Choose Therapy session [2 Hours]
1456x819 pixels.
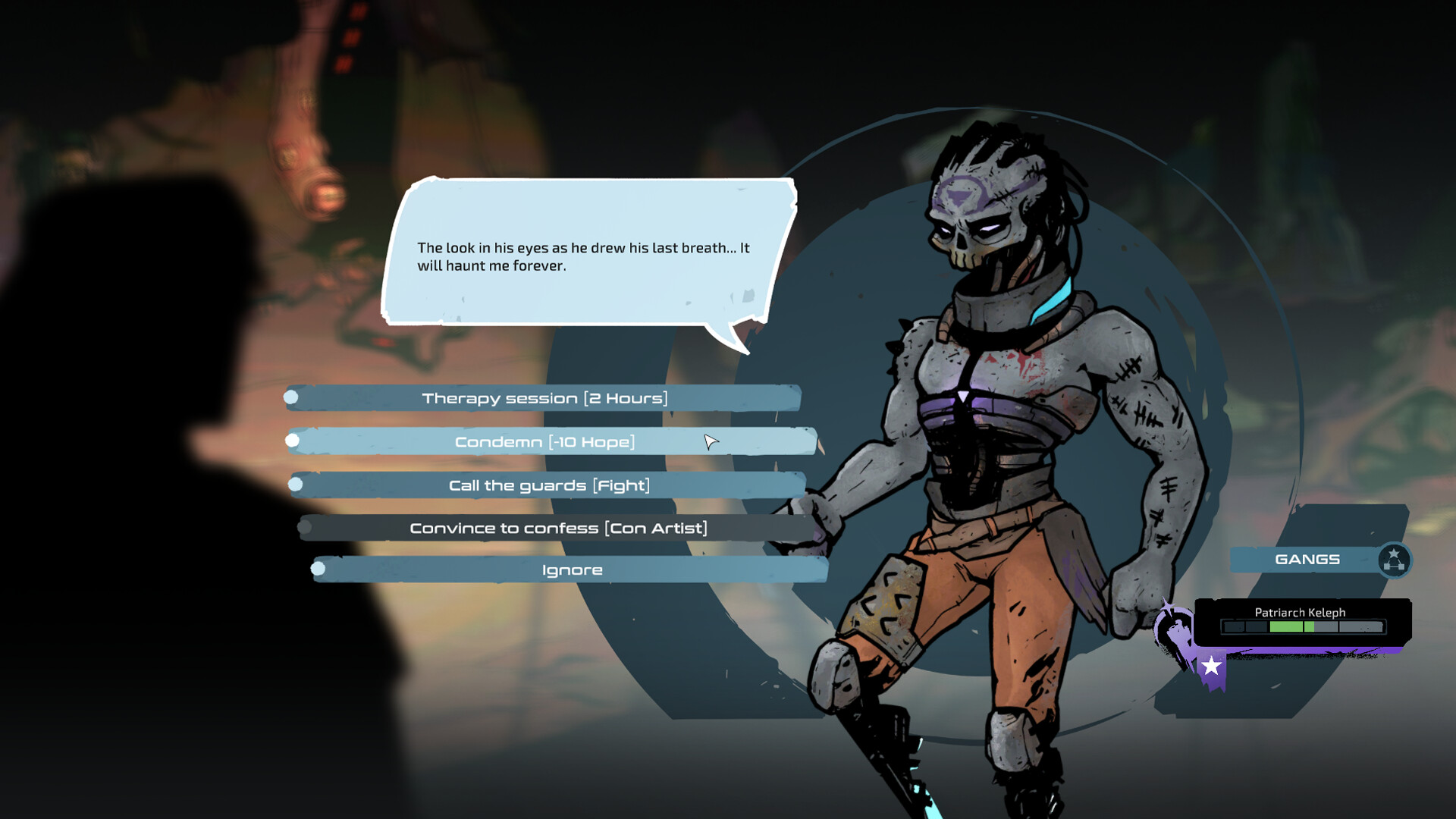(547, 397)
